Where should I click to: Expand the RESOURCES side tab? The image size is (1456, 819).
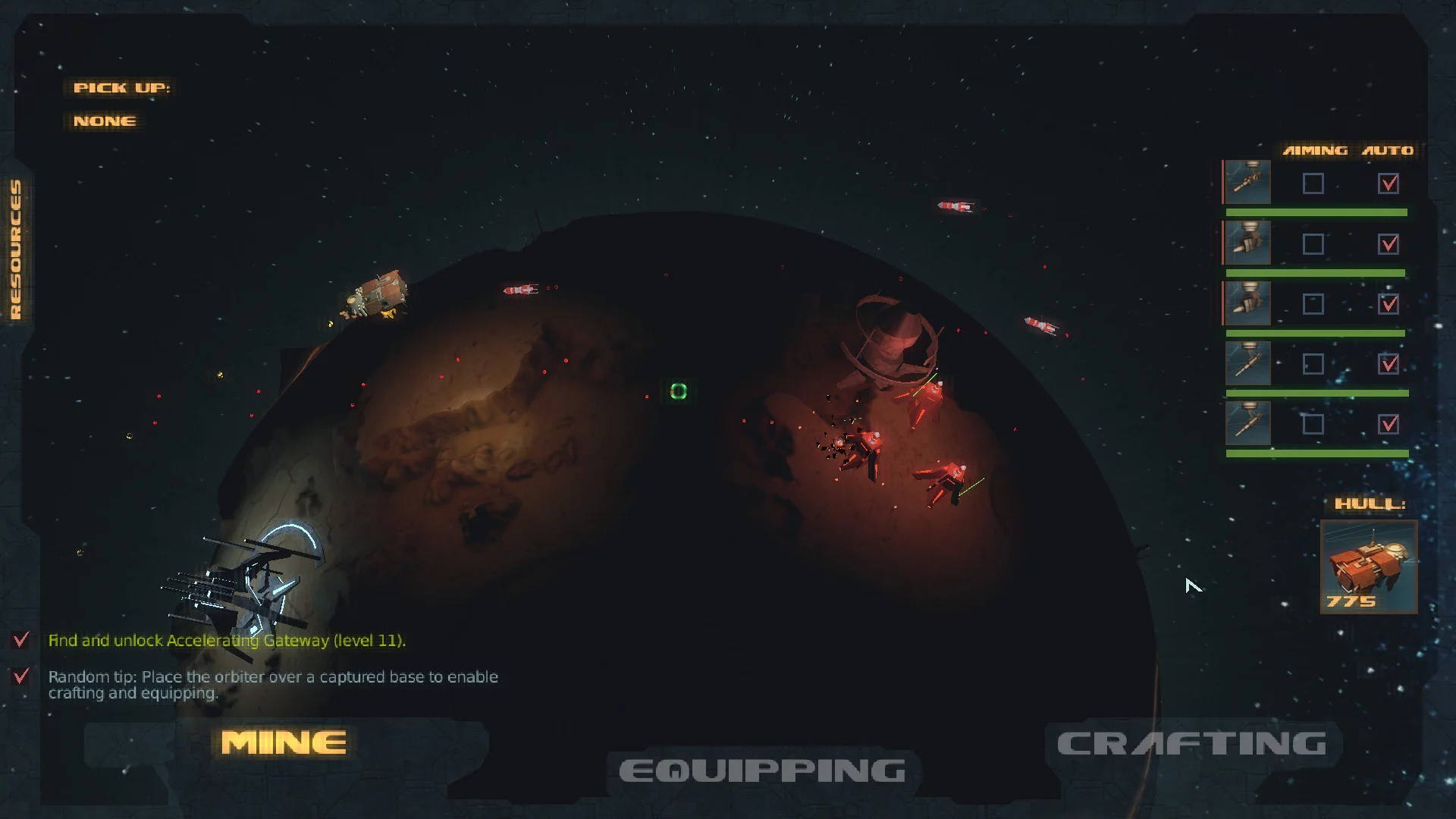click(x=16, y=249)
